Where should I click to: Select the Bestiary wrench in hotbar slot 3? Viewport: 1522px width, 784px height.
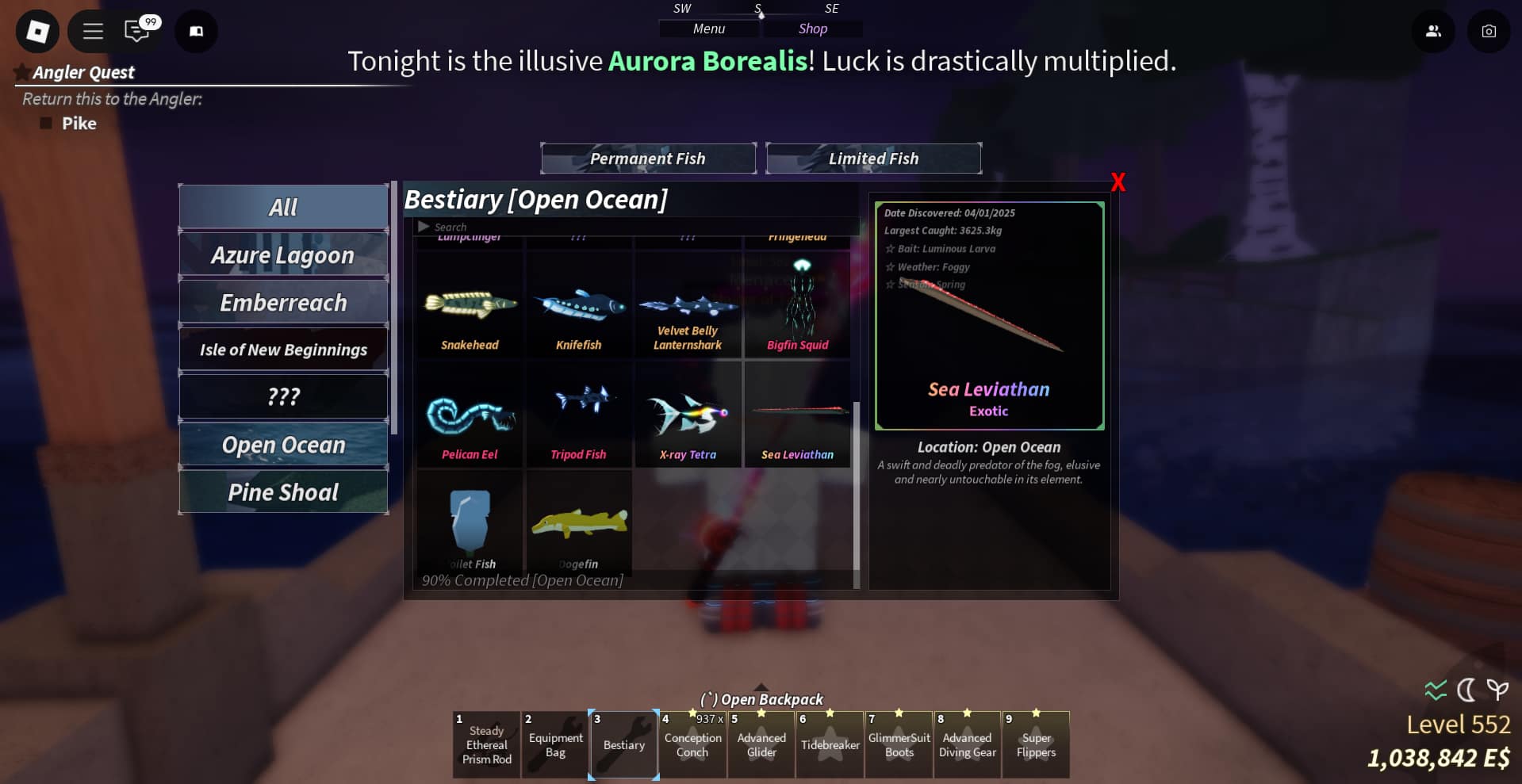pos(623,744)
